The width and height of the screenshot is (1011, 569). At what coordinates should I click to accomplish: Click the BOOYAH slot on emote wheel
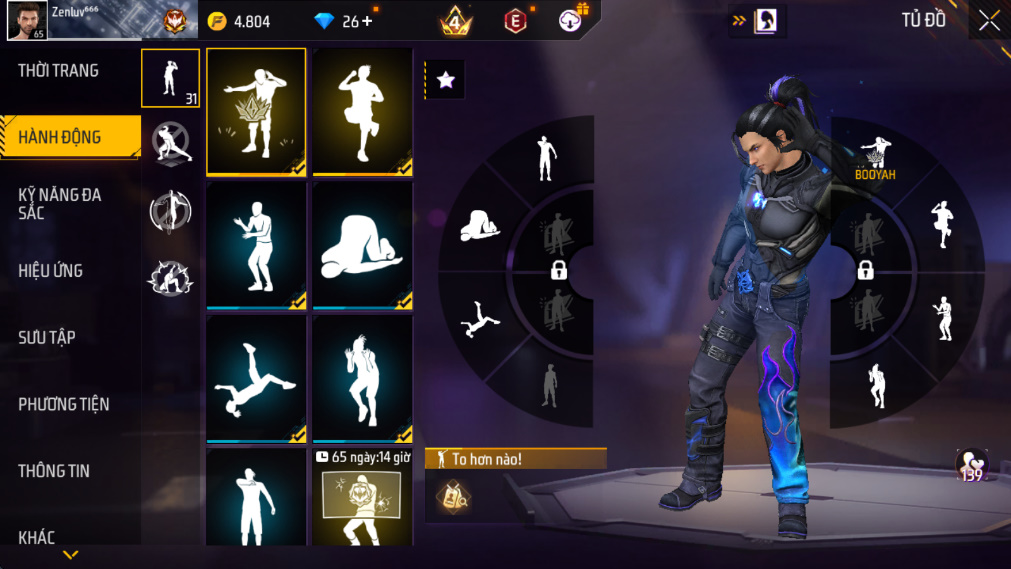coord(875,158)
